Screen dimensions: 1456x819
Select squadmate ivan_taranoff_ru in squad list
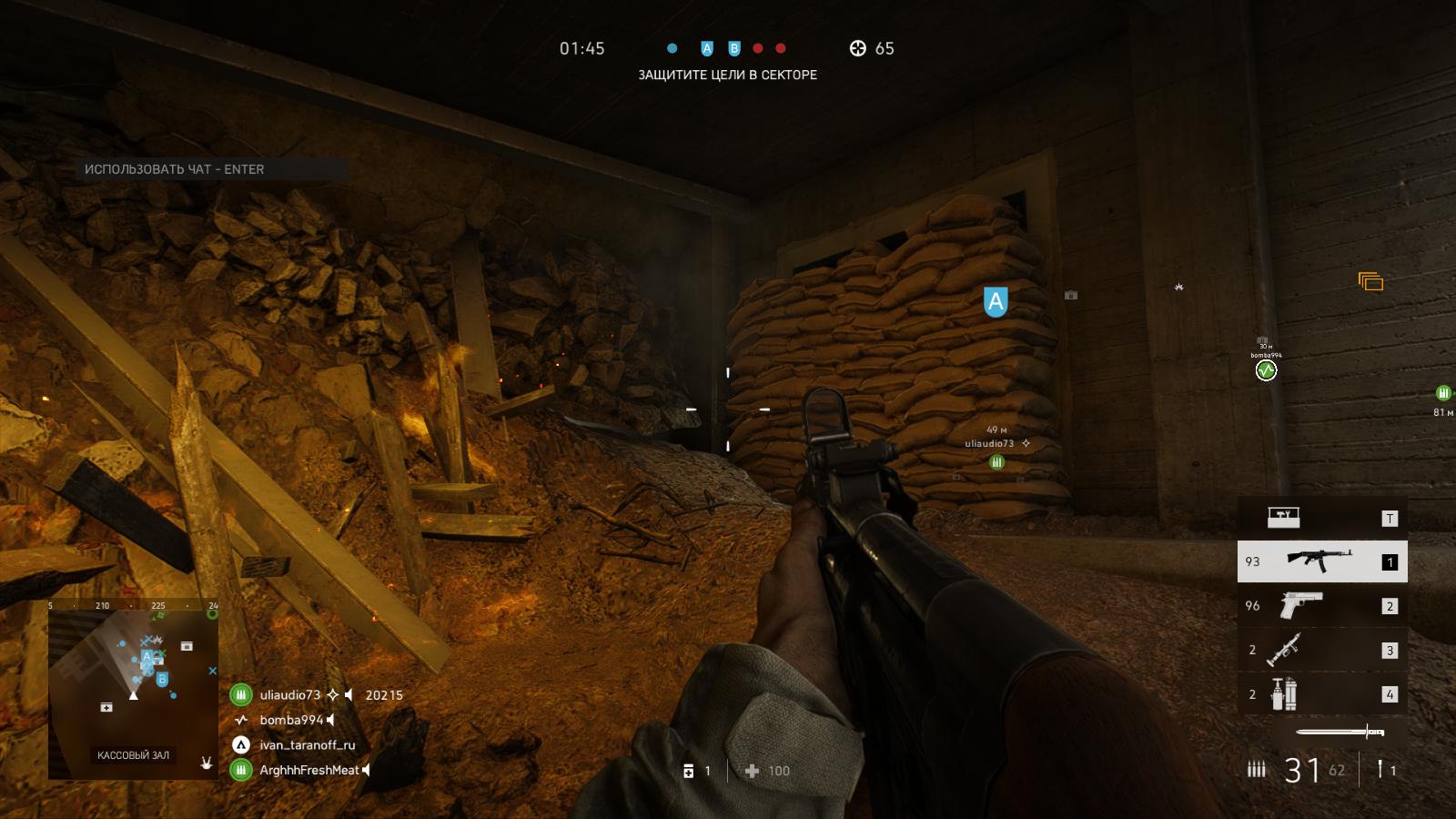click(307, 745)
